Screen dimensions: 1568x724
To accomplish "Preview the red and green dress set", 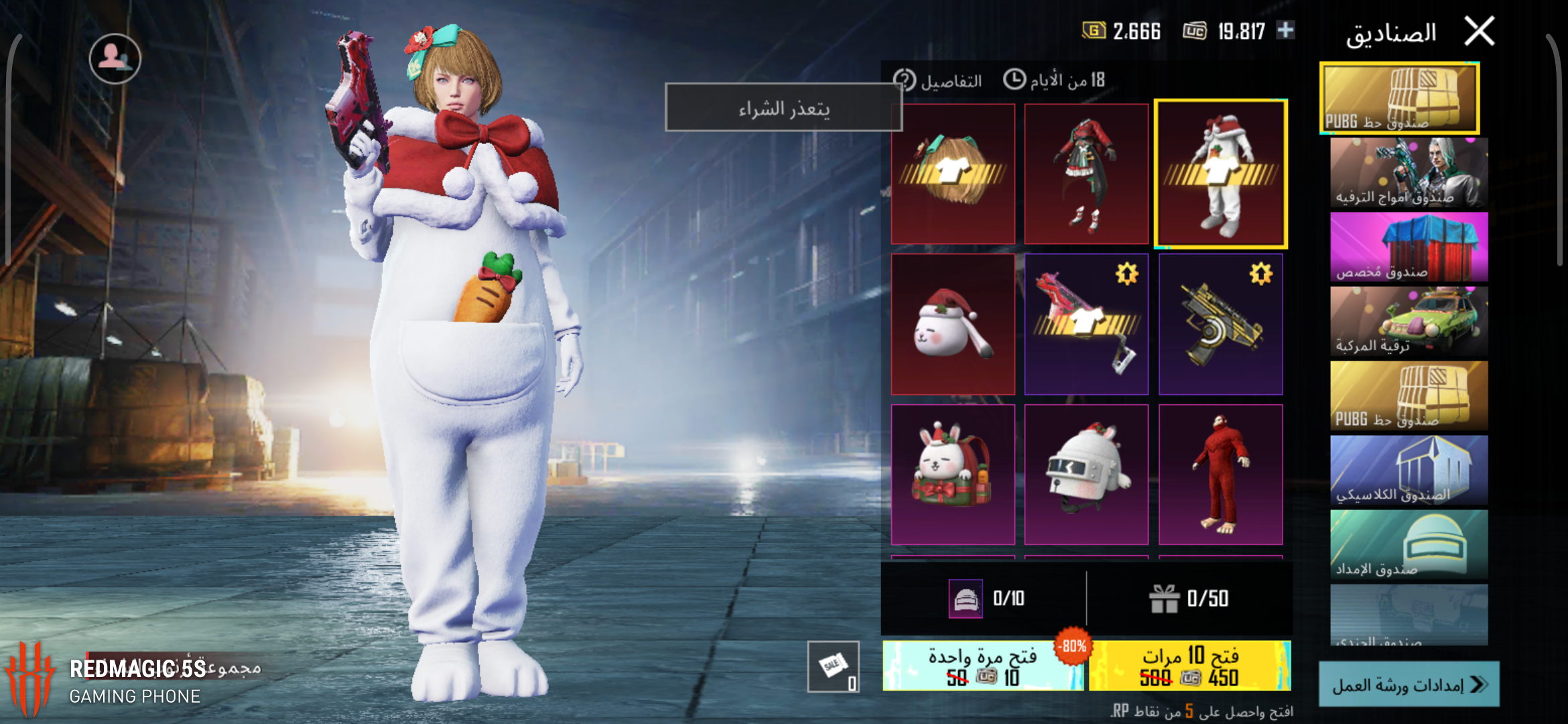I will point(1086,174).
